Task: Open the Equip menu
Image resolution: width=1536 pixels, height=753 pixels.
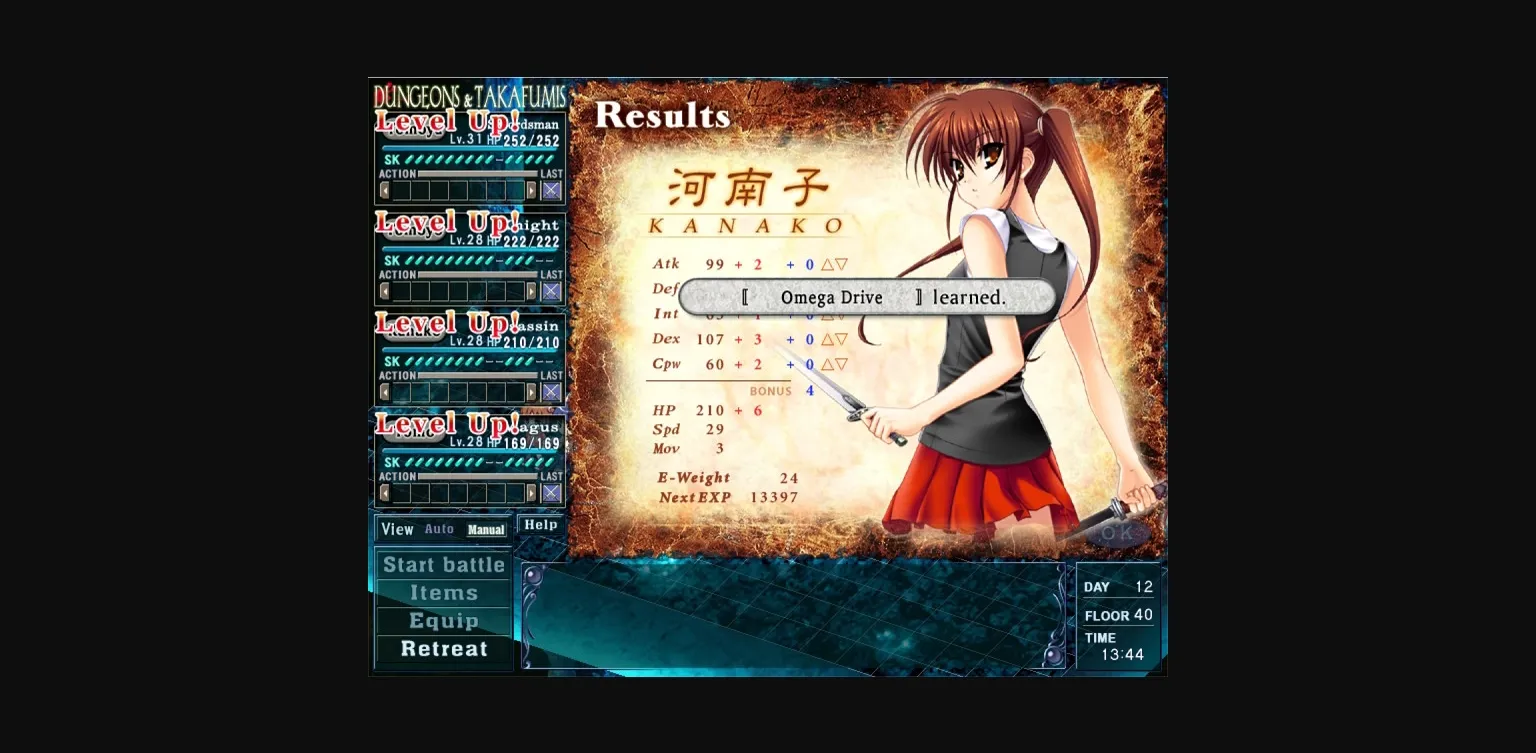Action: [x=443, y=621]
